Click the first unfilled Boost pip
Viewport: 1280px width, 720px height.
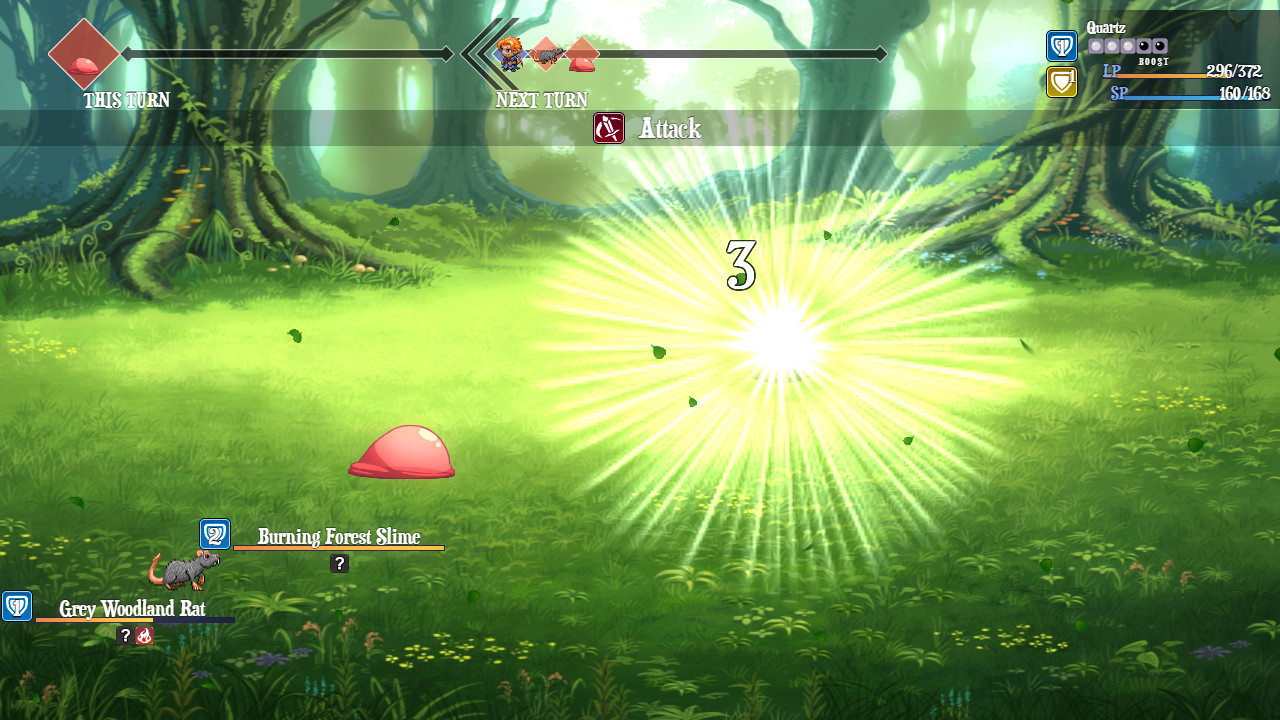click(x=1144, y=46)
